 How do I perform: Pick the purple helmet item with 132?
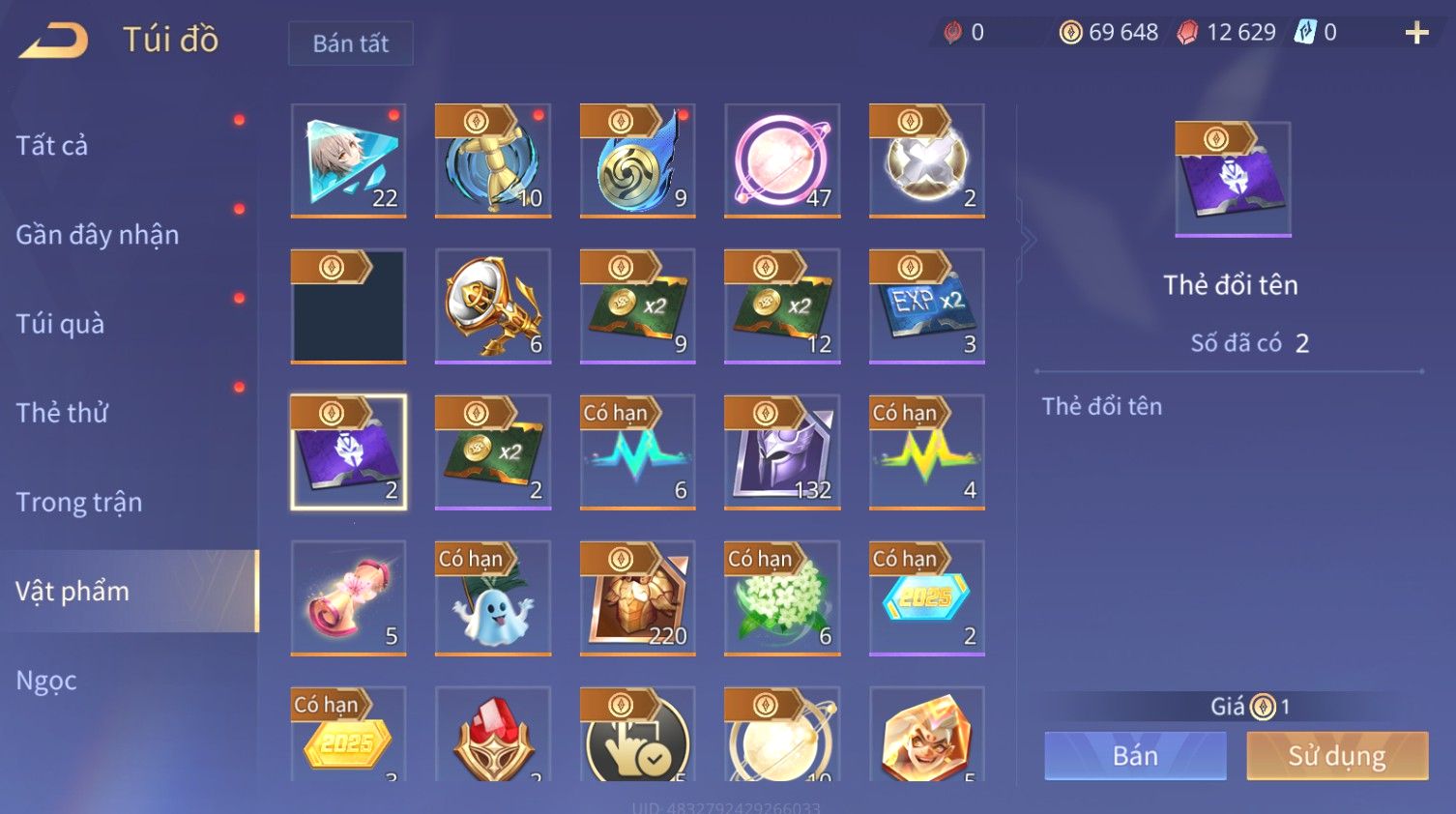(x=782, y=451)
